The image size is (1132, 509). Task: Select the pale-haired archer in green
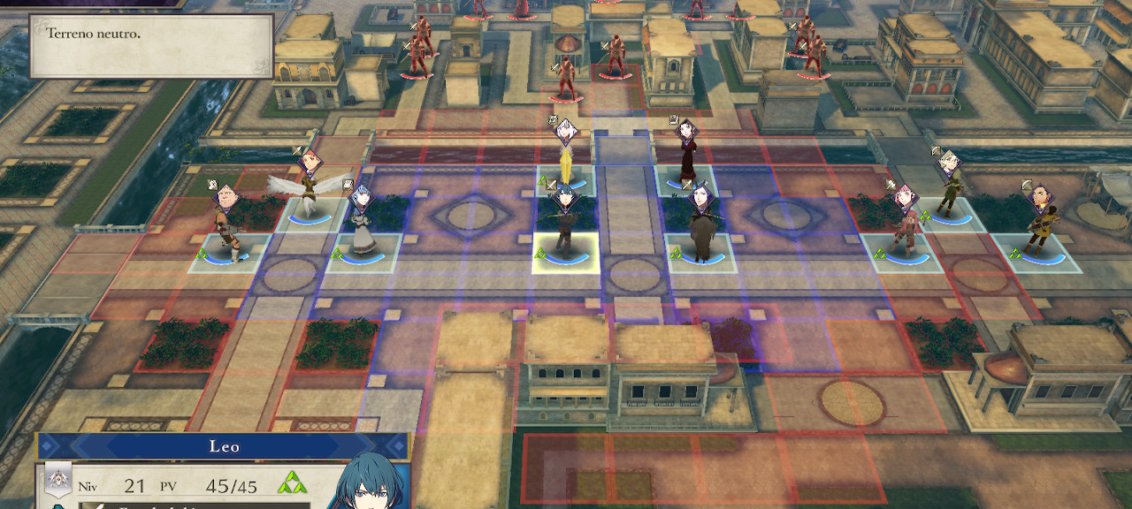click(950, 185)
